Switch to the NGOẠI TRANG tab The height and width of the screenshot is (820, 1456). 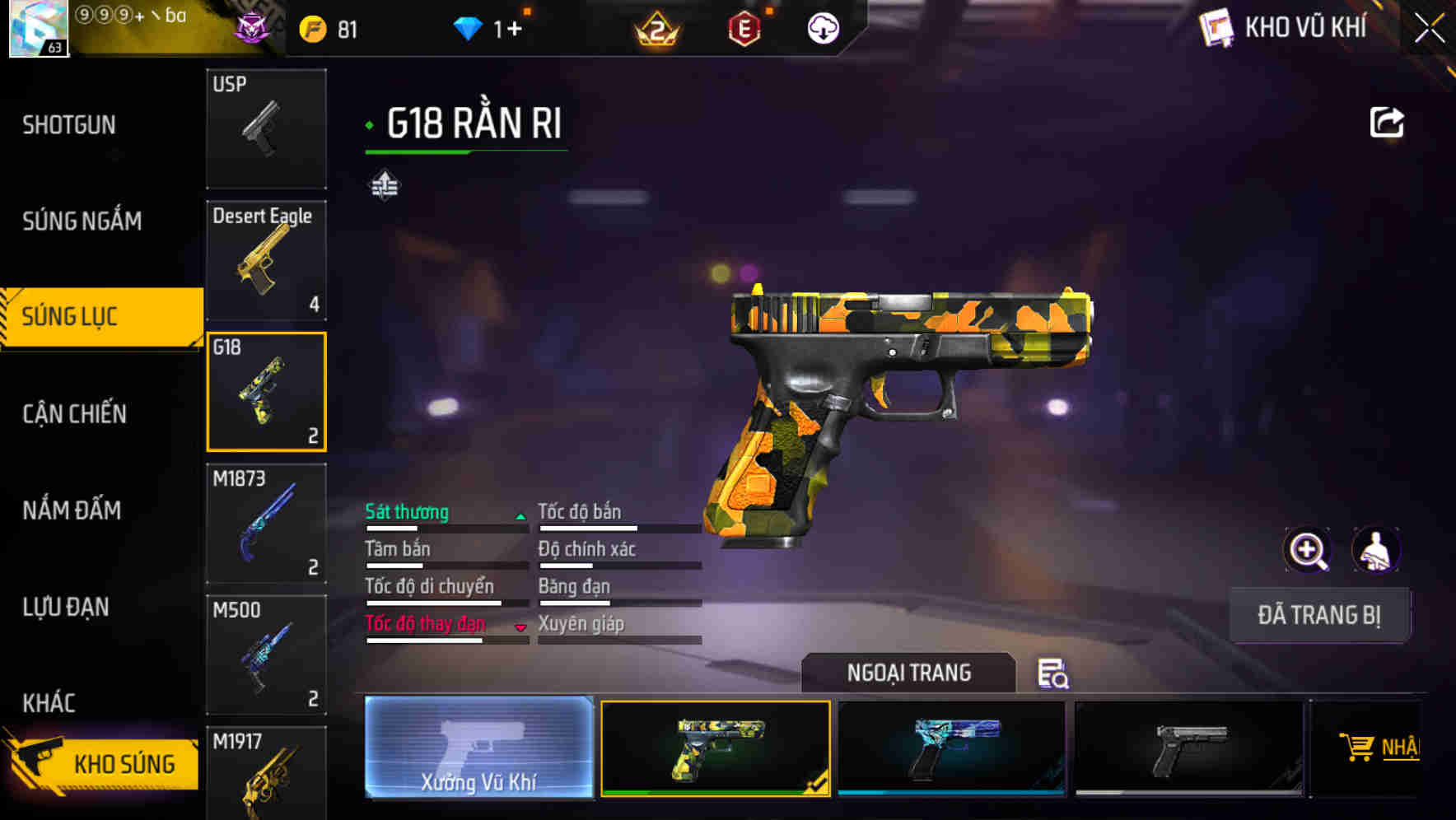coord(909,673)
